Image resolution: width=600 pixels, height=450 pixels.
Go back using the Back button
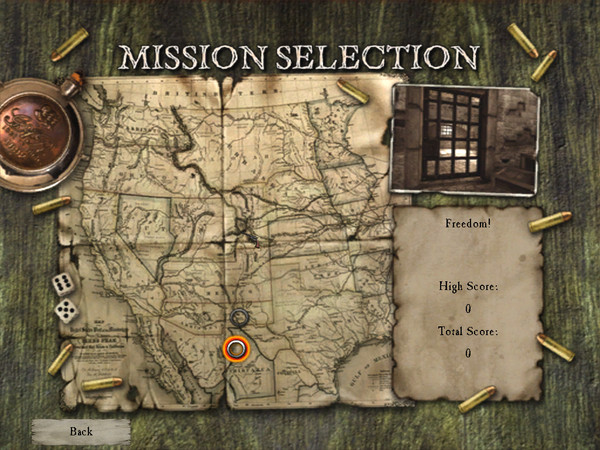81,431
